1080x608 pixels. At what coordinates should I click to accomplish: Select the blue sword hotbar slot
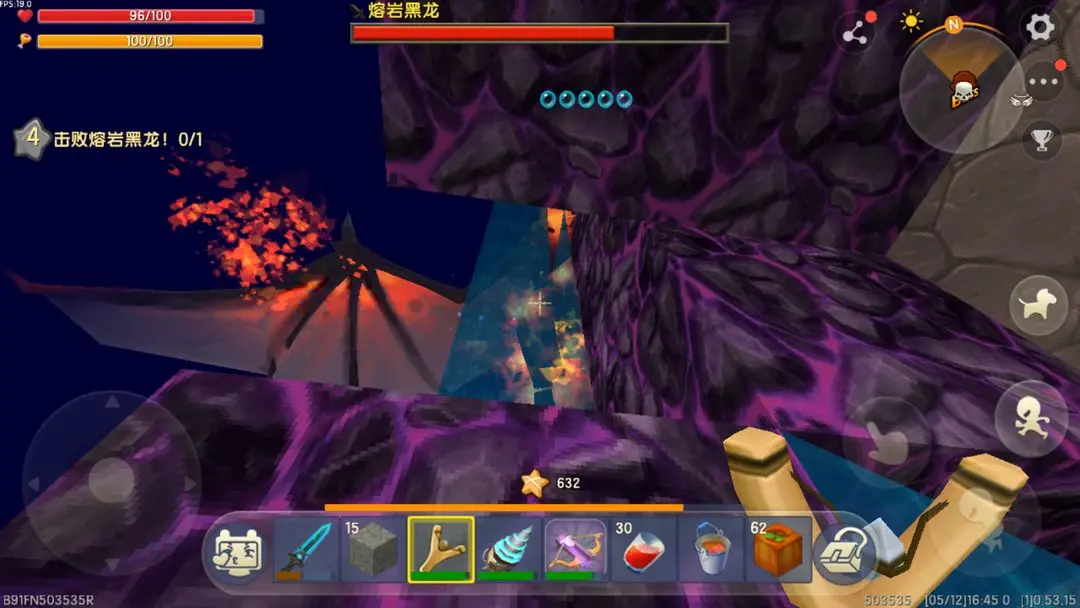pos(304,549)
